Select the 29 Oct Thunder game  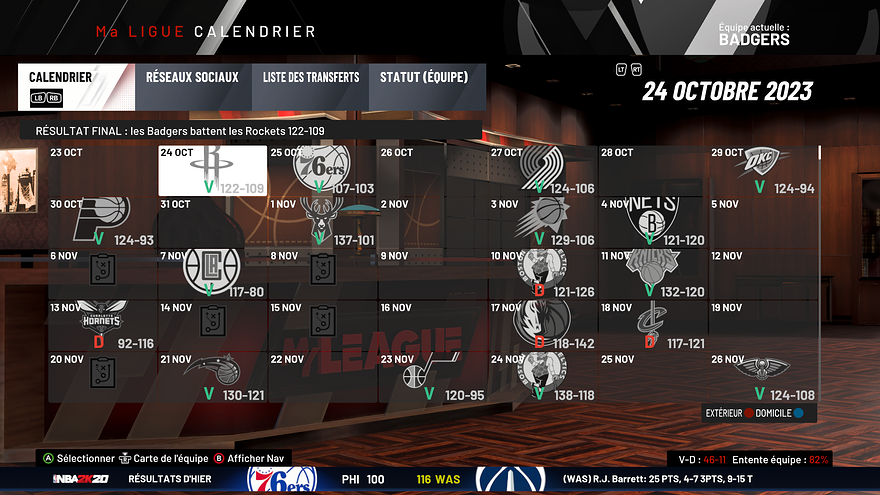point(763,171)
